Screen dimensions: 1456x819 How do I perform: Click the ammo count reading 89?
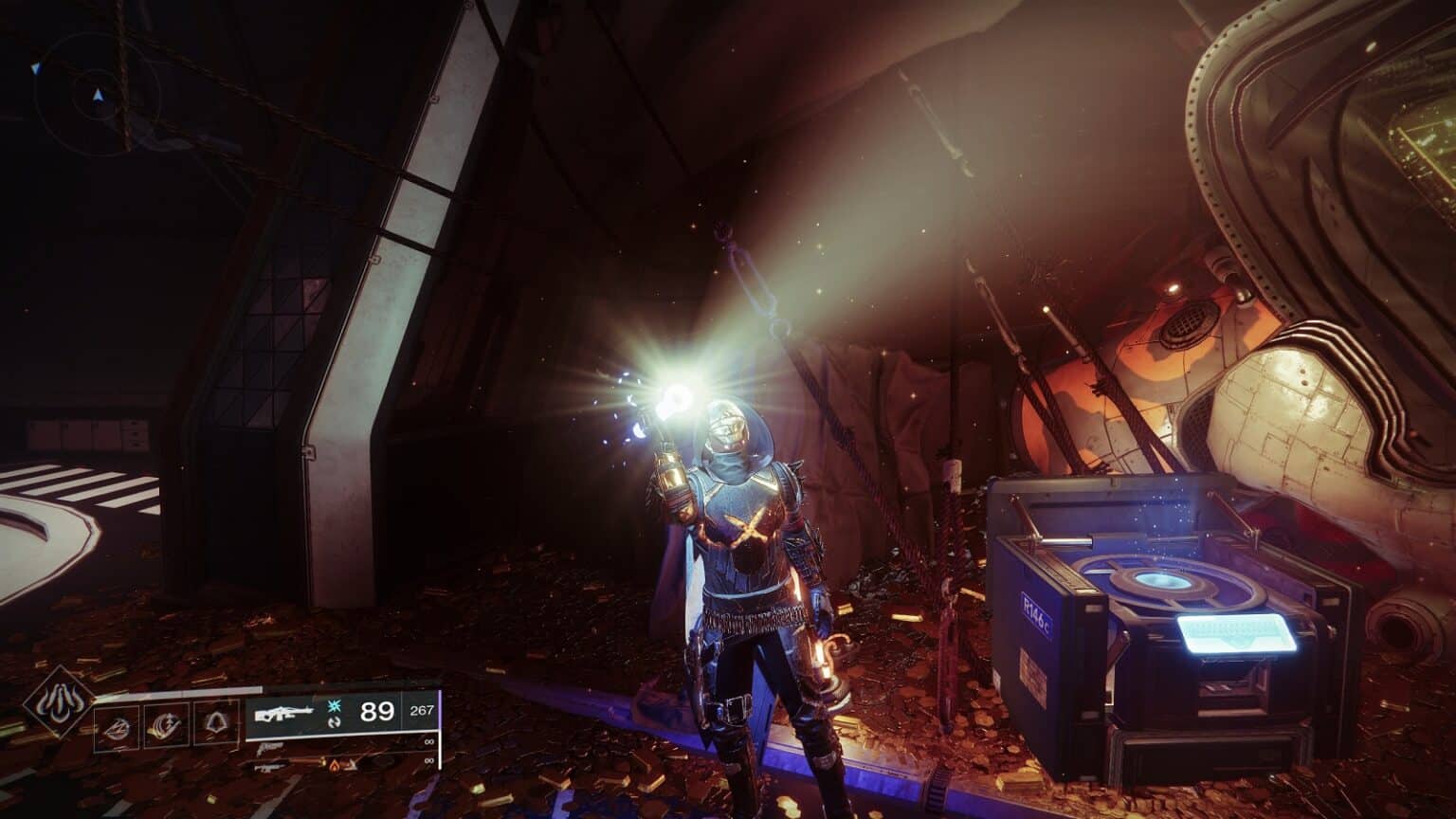[x=376, y=711]
